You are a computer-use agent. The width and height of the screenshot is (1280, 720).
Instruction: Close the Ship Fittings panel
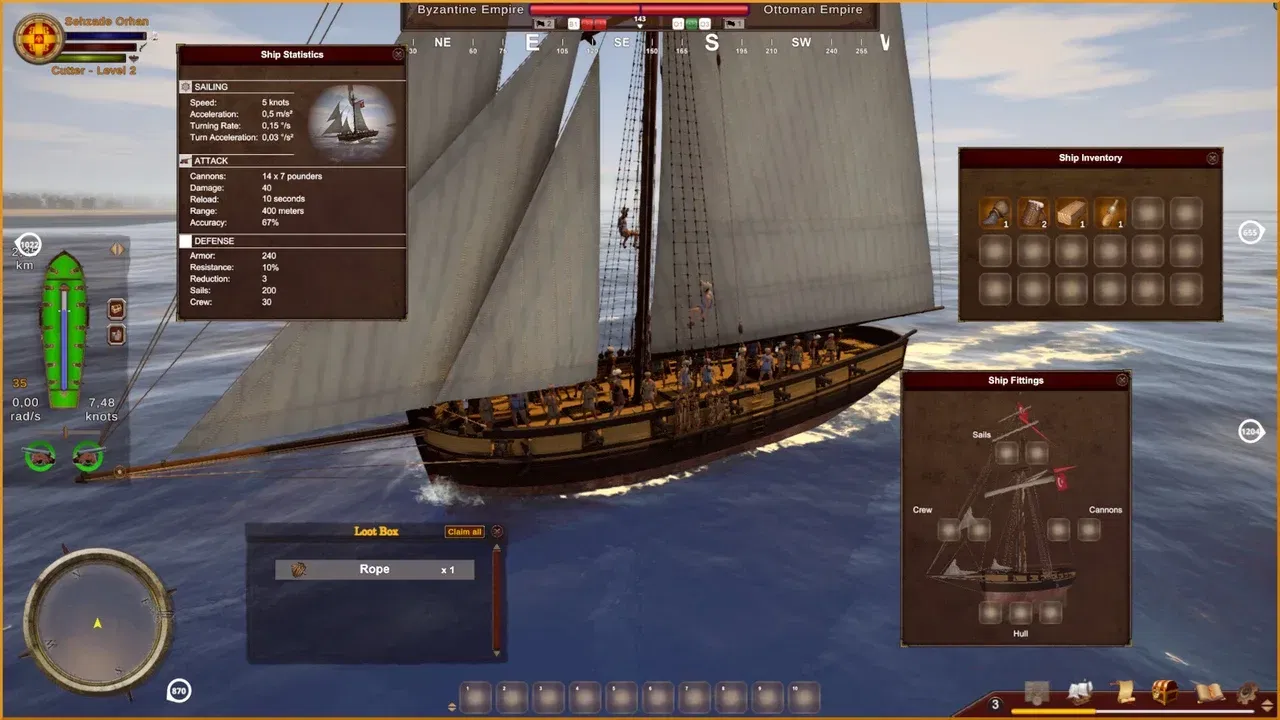click(x=1122, y=381)
